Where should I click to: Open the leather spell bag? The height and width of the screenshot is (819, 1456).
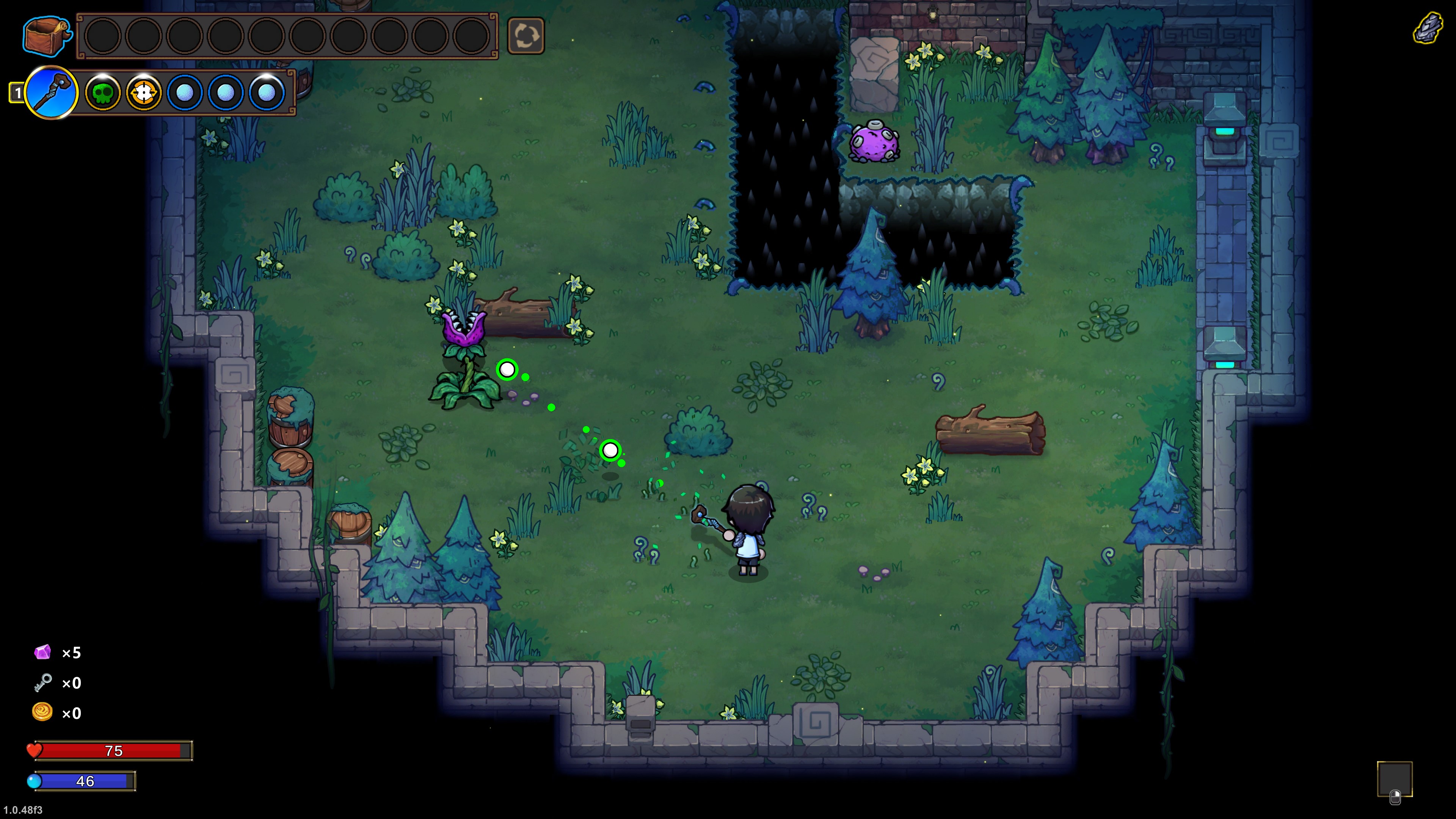pos(46,36)
